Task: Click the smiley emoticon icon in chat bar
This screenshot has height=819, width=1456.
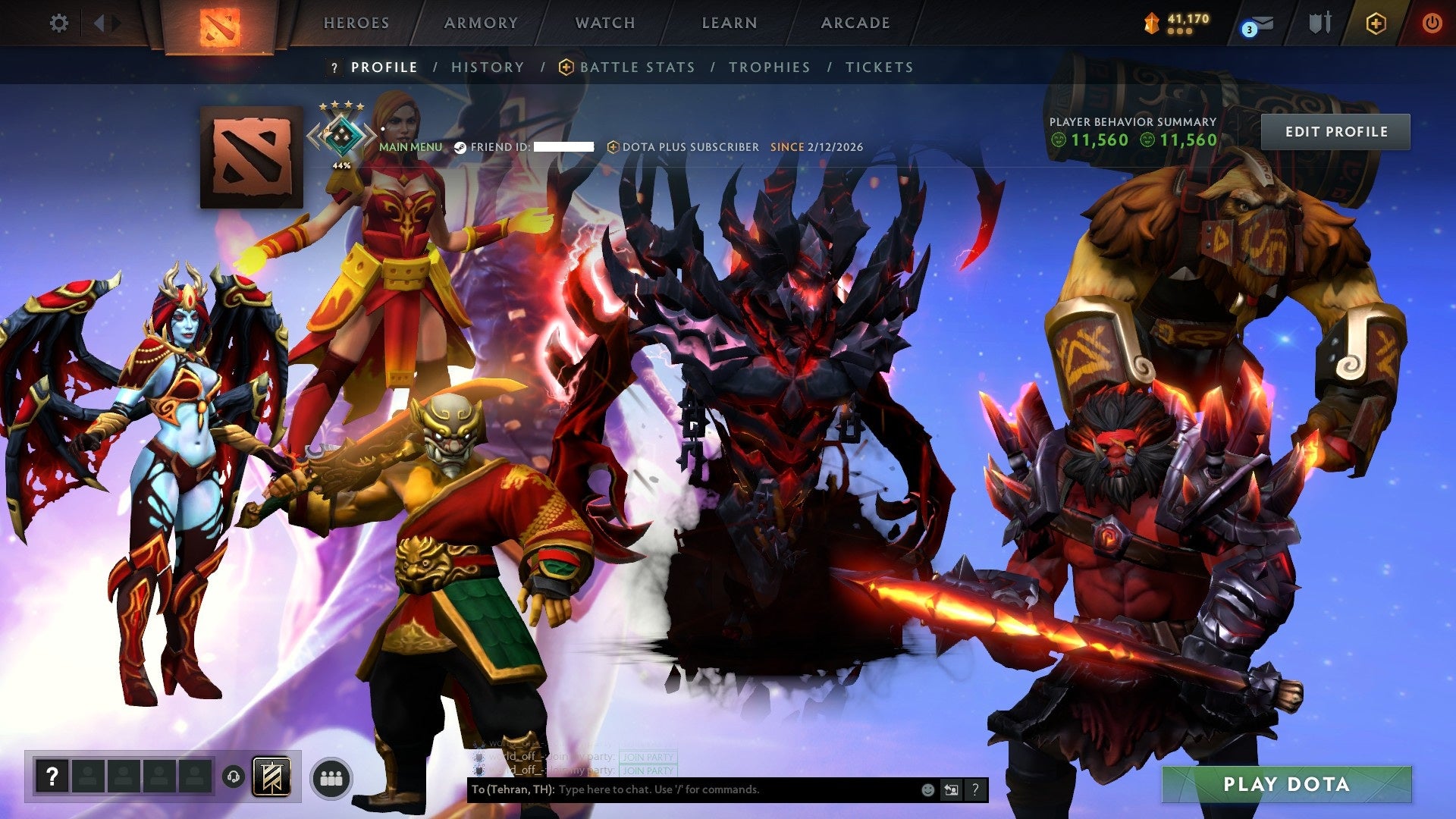Action: tap(927, 789)
